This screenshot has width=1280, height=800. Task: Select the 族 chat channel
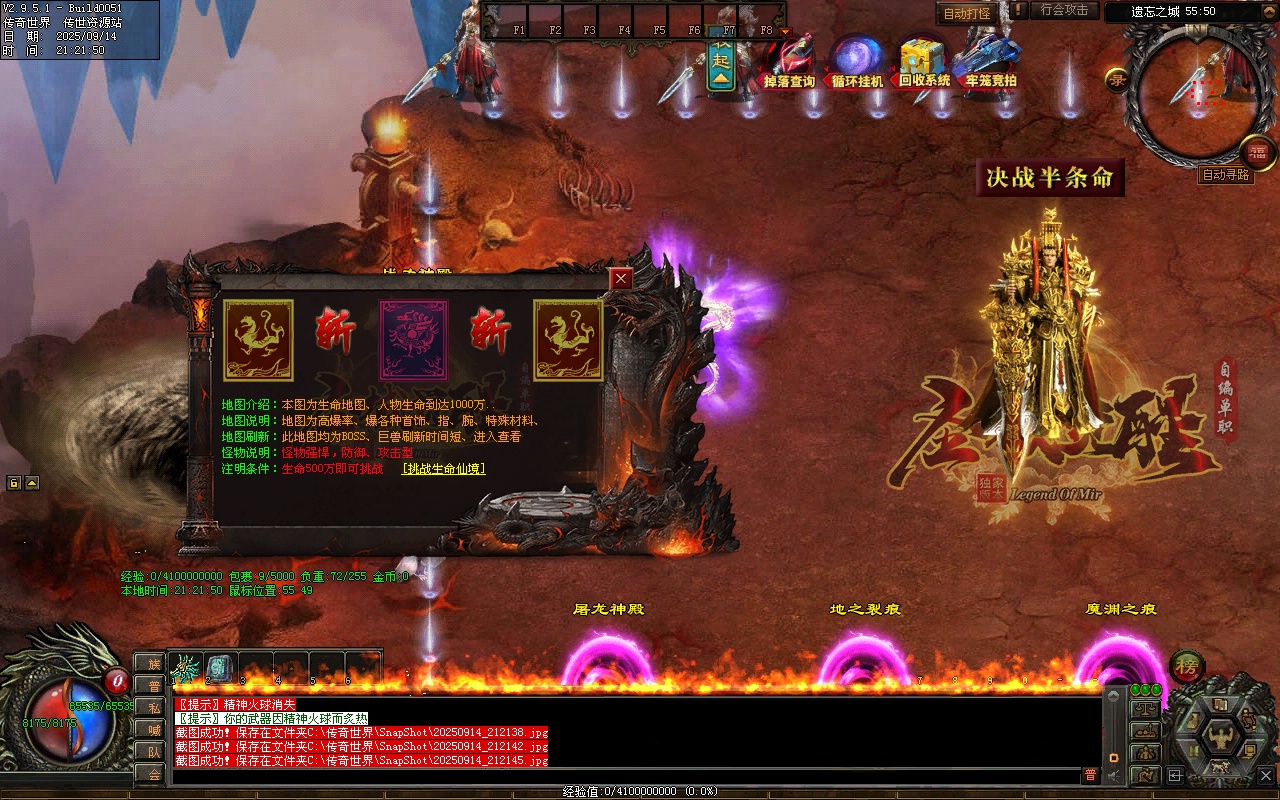coord(153,664)
